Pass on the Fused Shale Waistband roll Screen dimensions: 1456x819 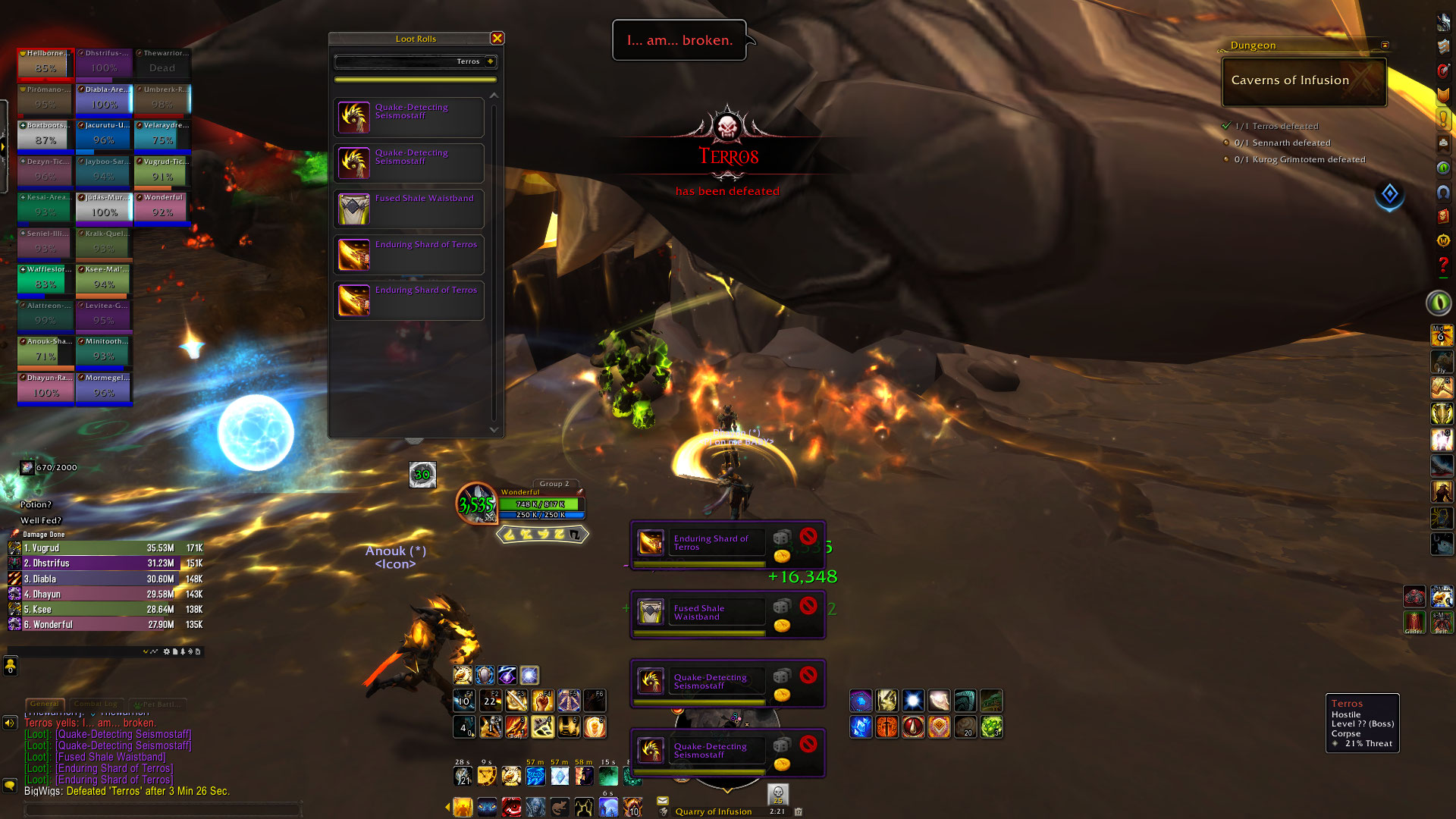808,604
